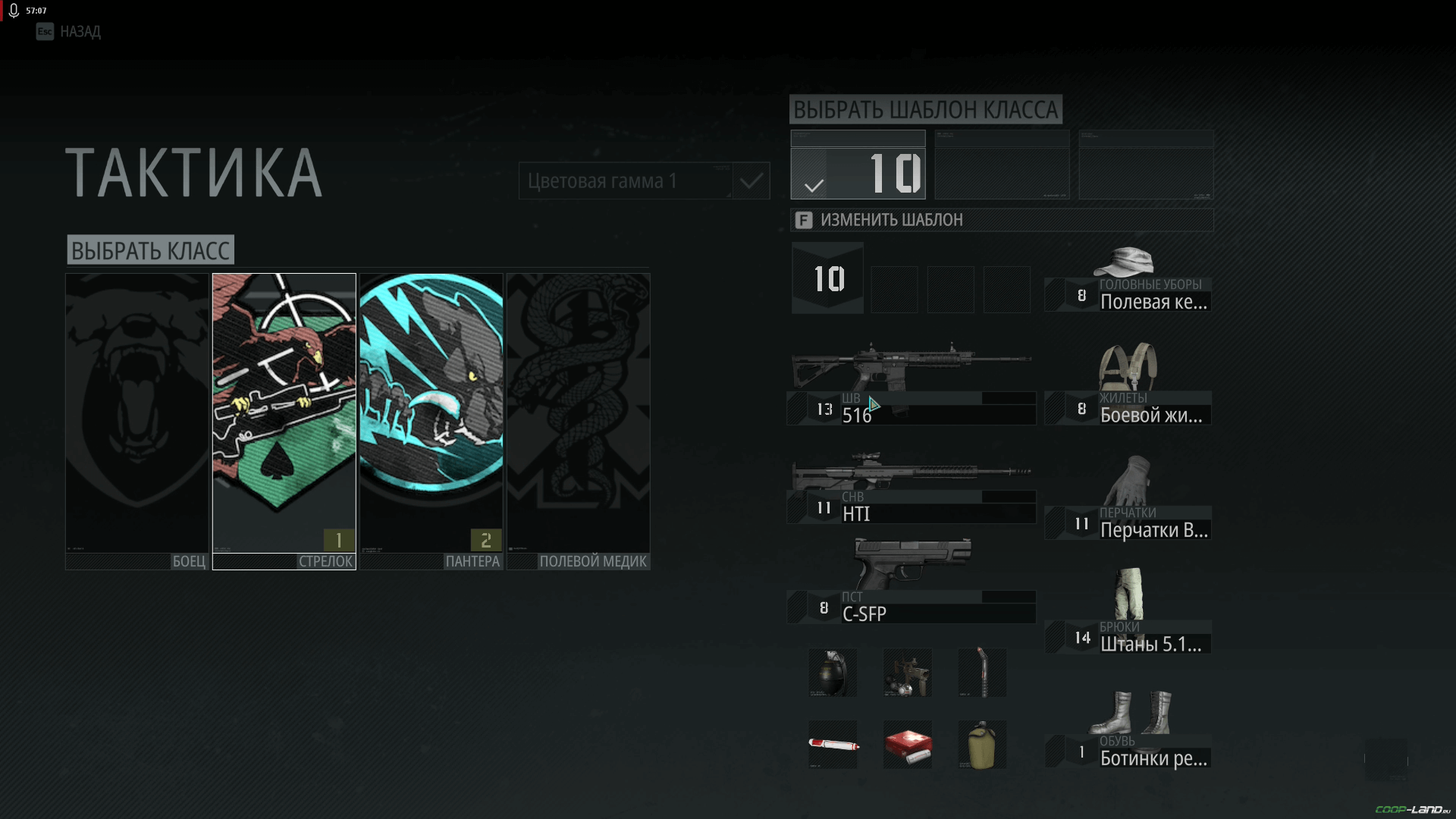Select the ПОЛЕВОЙ МЕДИК class card
The image size is (1456, 819).
pos(578,421)
